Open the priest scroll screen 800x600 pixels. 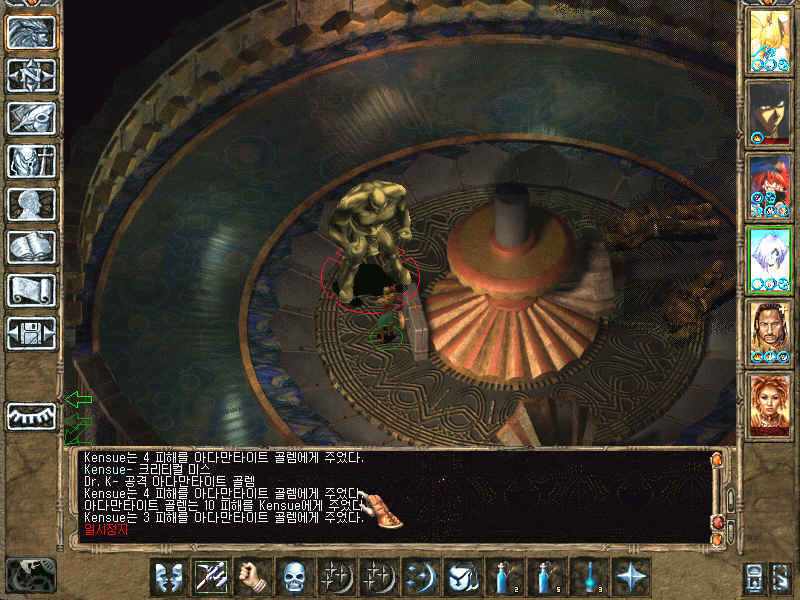tap(31, 290)
